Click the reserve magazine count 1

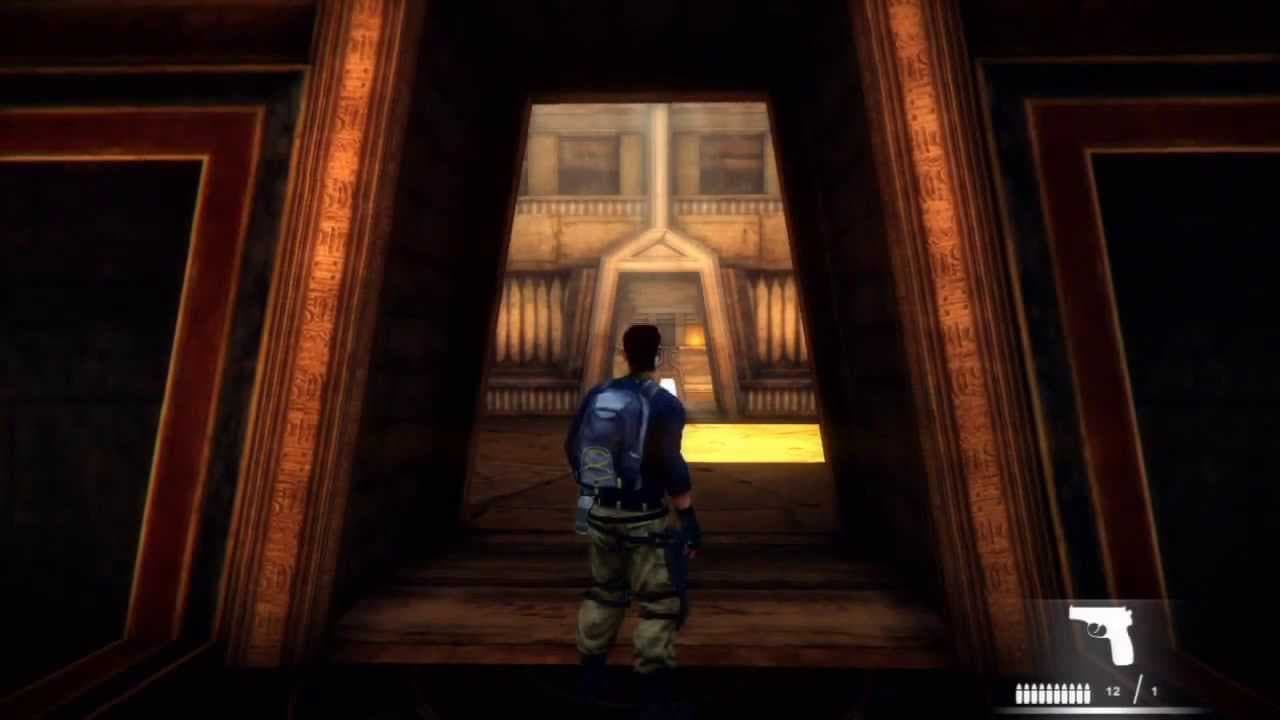(1155, 692)
